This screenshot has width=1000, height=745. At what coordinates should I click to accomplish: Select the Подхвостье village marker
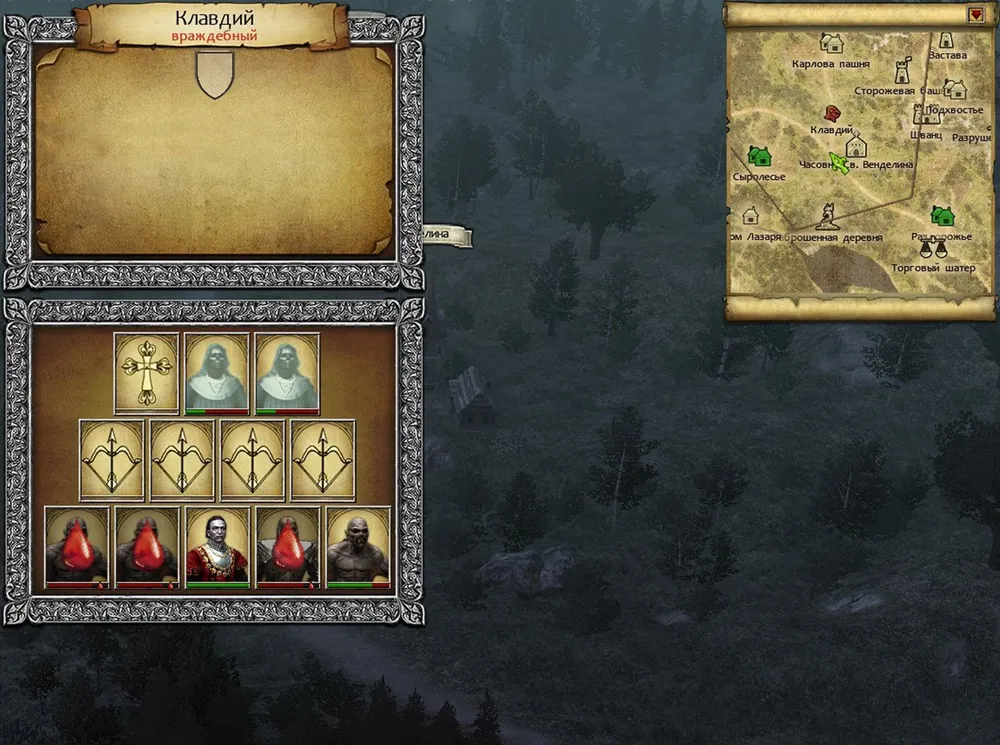pos(955,89)
